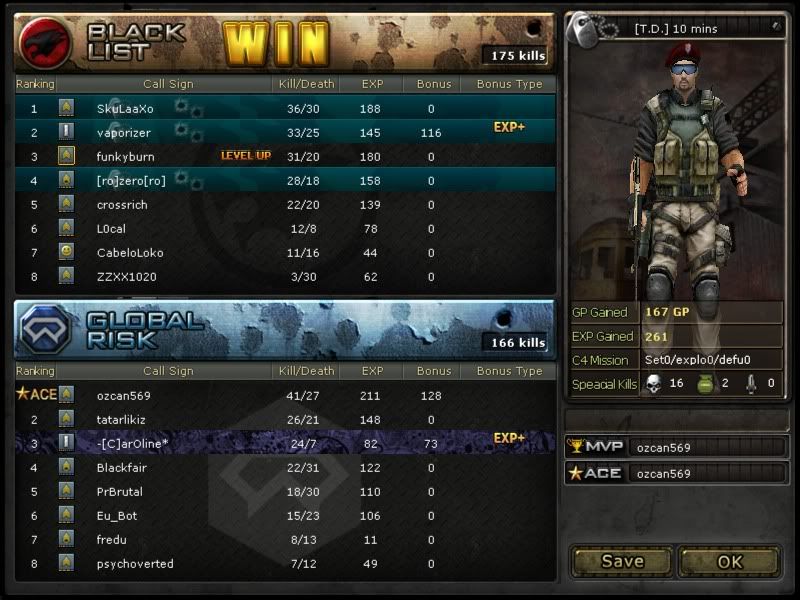This screenshot has height=600, width=800.
Task: Select the L0cal player row
Action: pos(285,228)
